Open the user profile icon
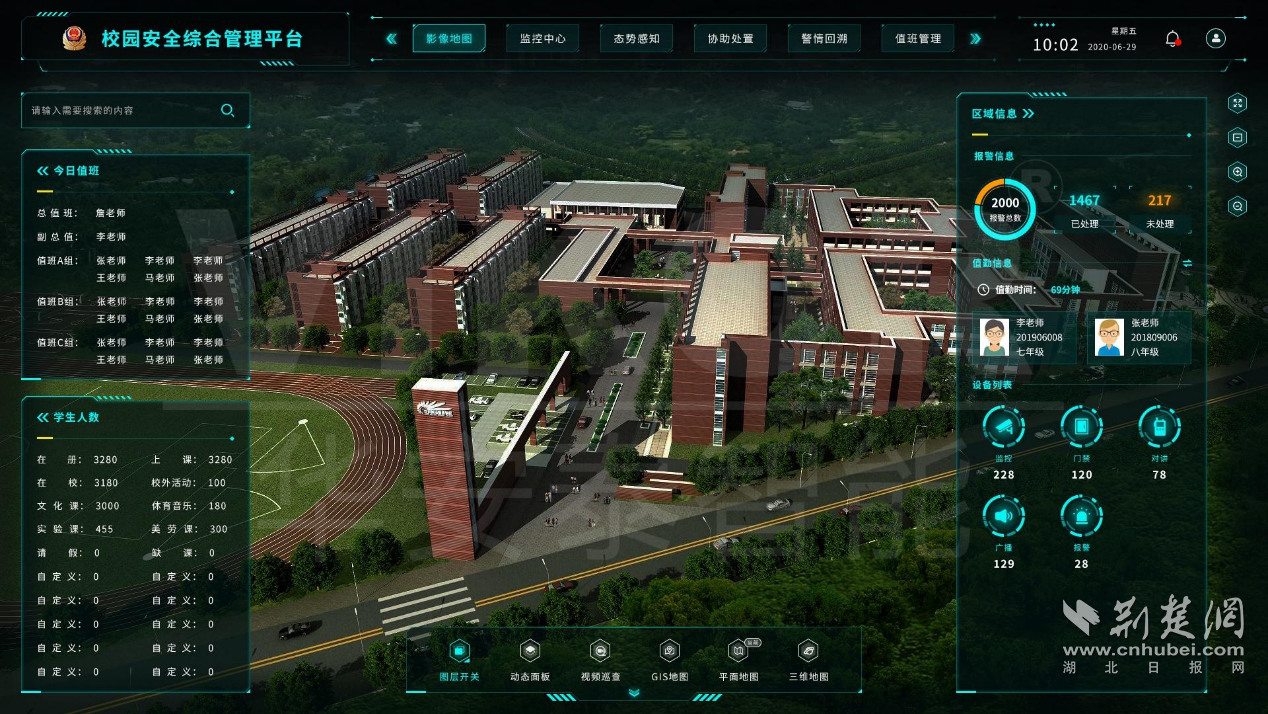Viewport: 1268px width, 714px height. coord(1216,39)
